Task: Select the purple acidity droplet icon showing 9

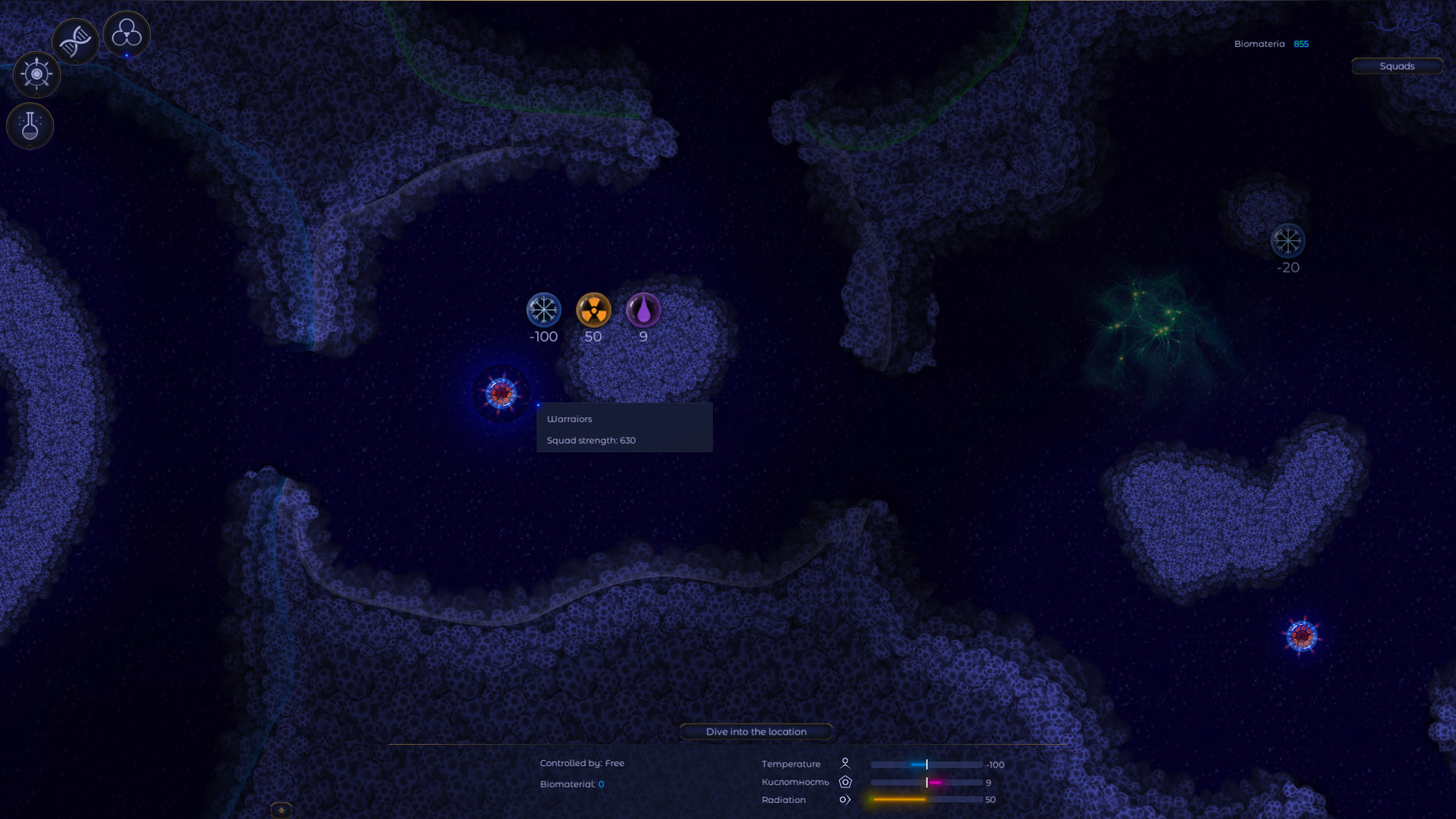Action: 643,309
